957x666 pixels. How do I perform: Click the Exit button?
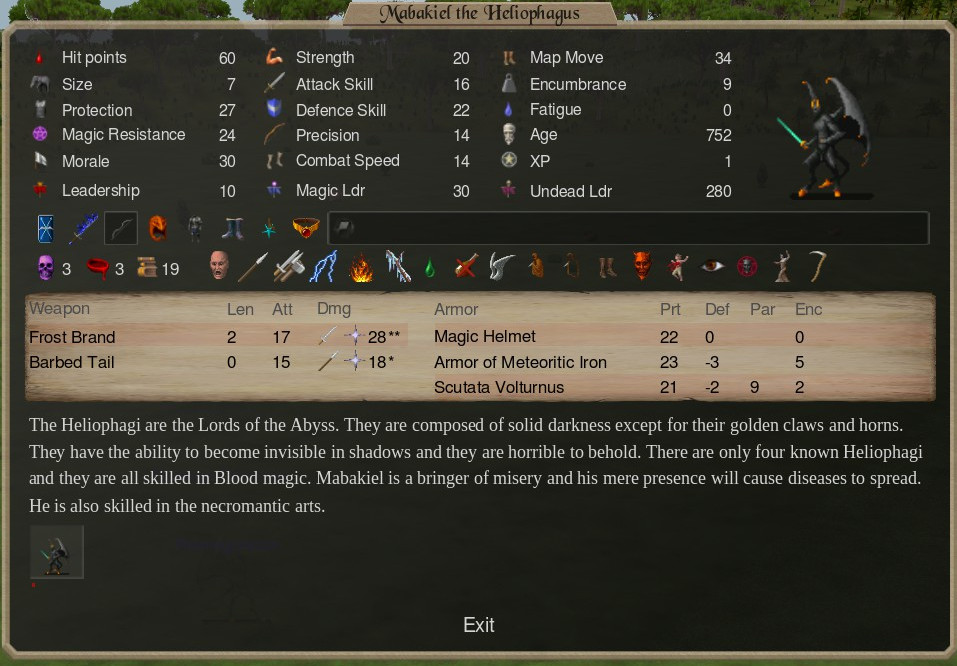pos(479,625)
